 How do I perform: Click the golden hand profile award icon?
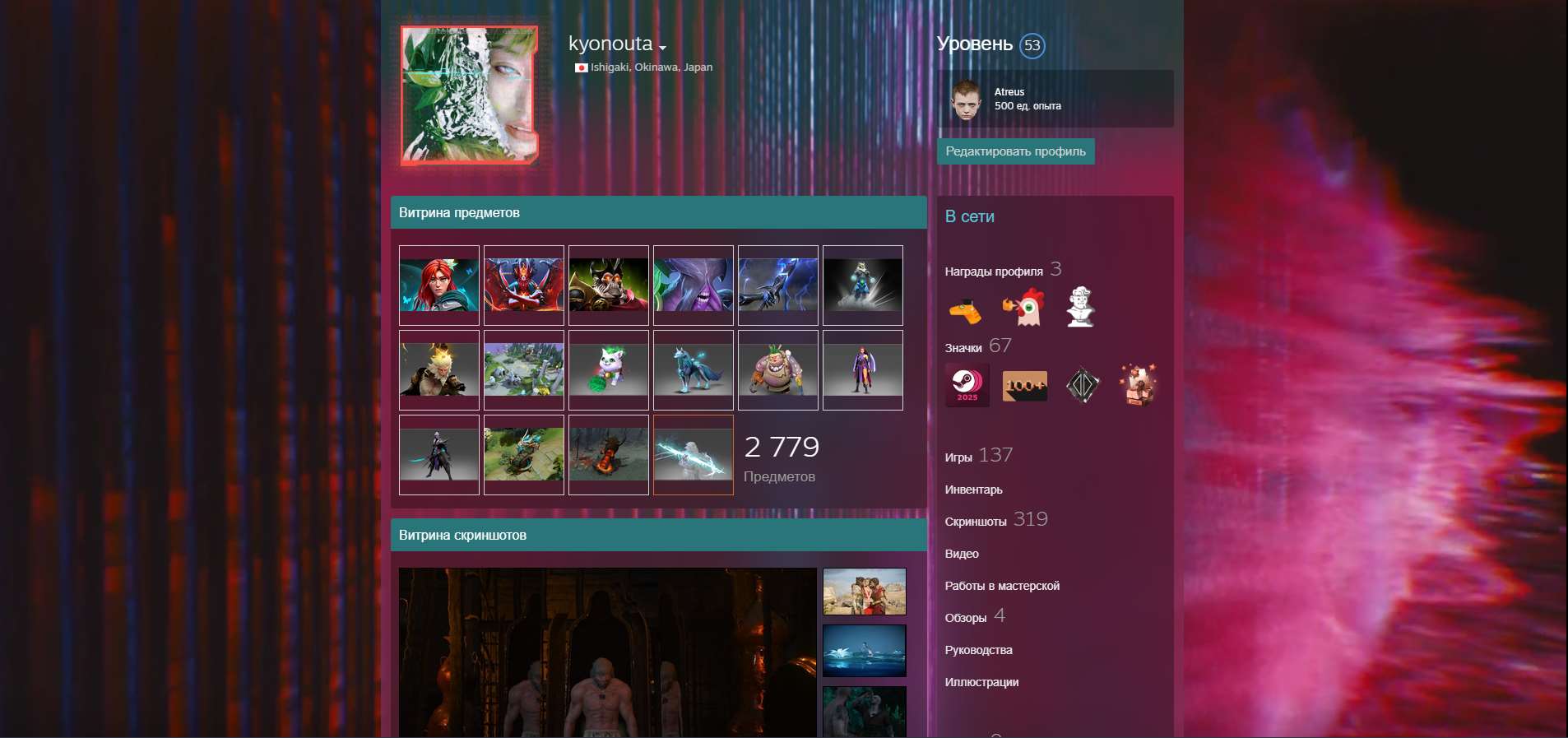tap(968, 309)
